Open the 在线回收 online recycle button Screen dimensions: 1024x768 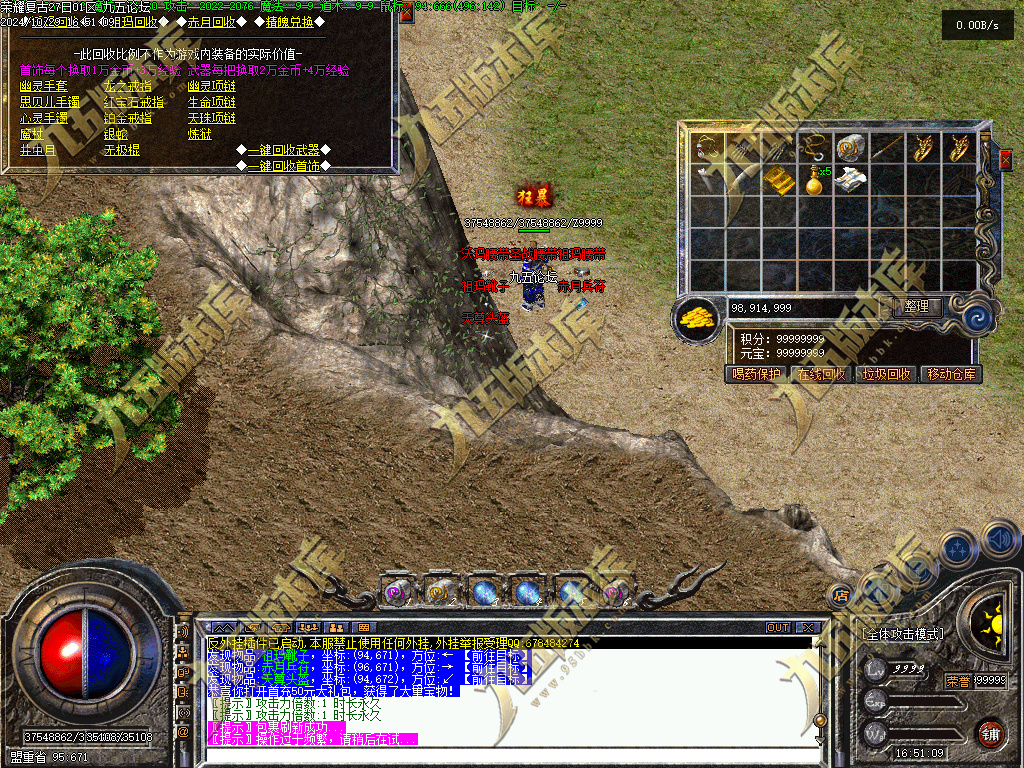[821, 374]
